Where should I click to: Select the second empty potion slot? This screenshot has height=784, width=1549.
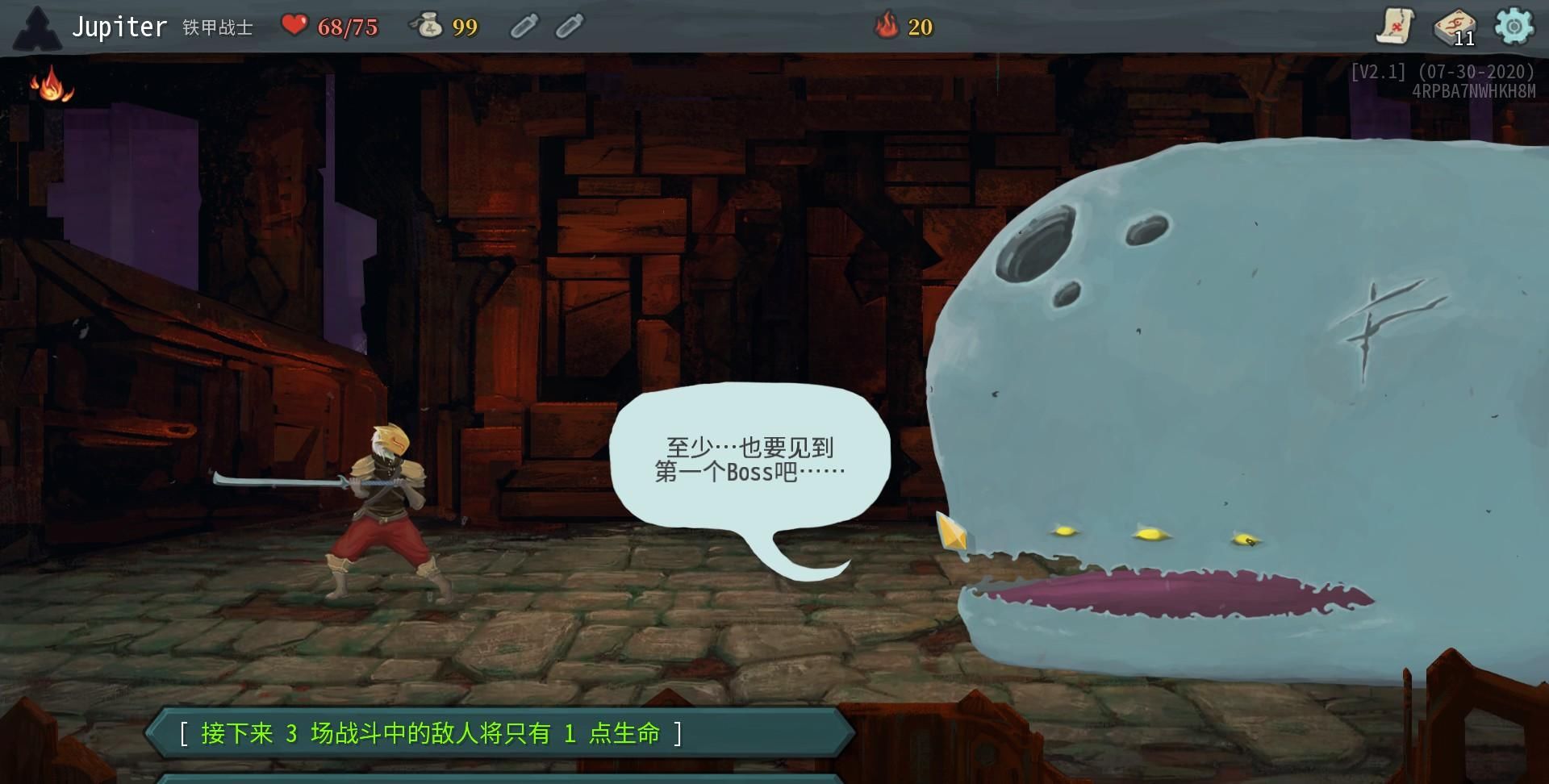567,26
